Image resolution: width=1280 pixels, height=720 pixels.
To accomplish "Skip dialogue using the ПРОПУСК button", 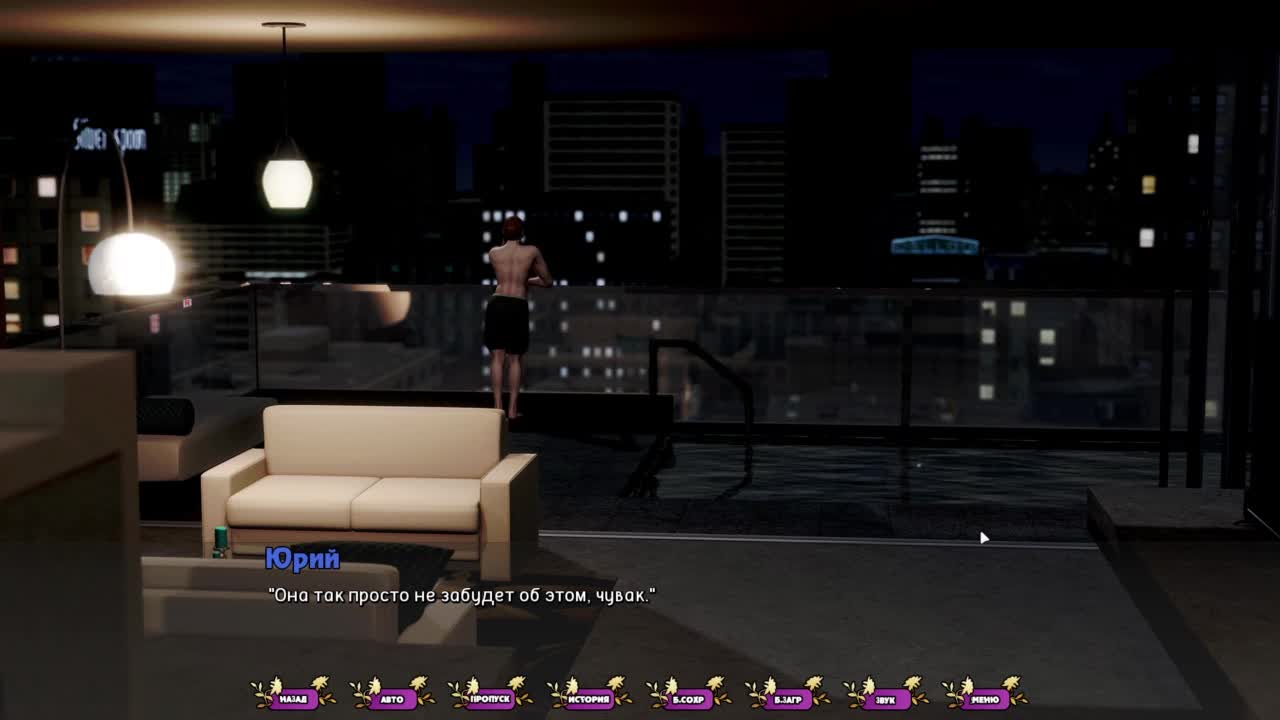I will [490, 698].
